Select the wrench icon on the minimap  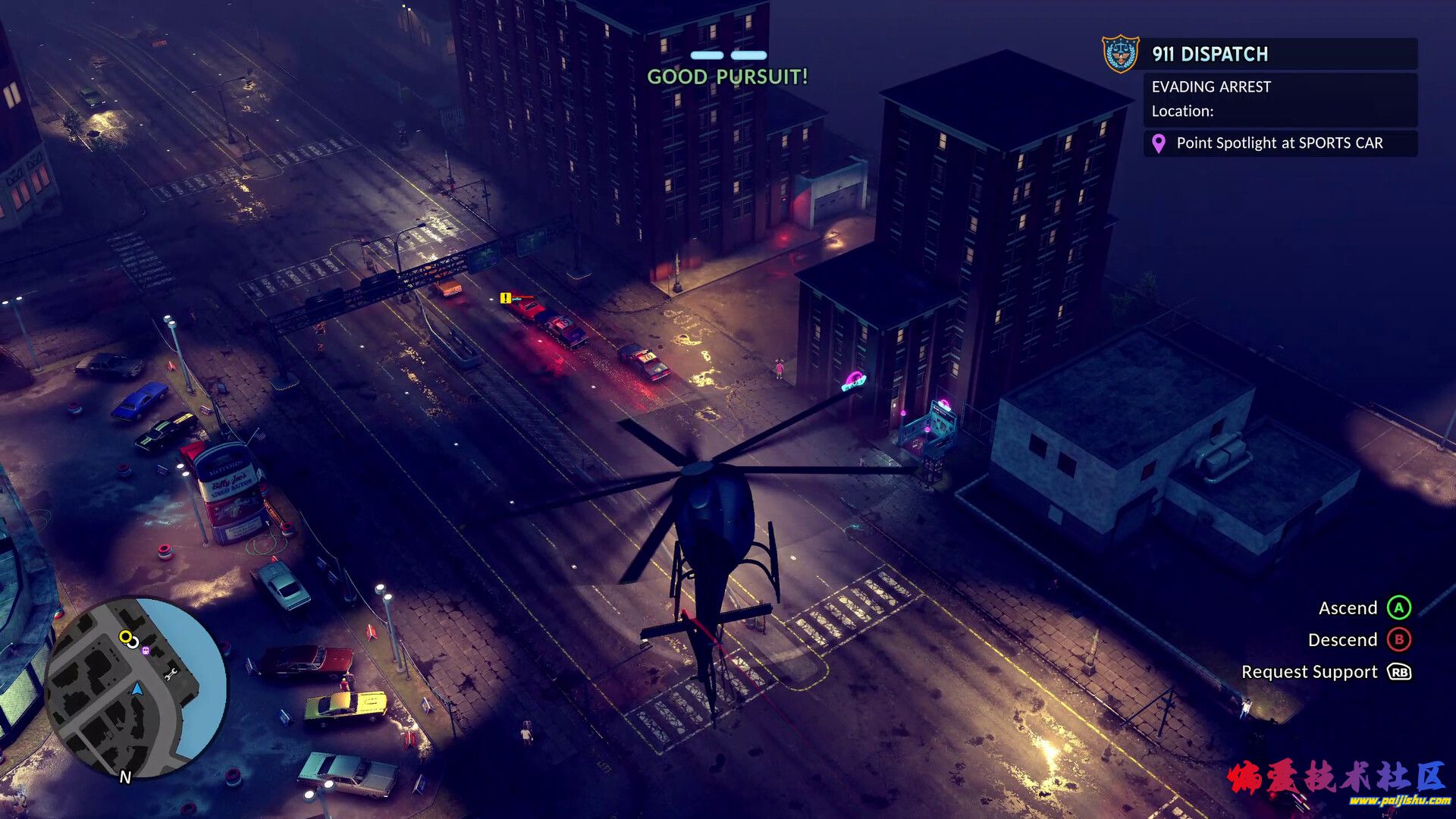[171, 674]
